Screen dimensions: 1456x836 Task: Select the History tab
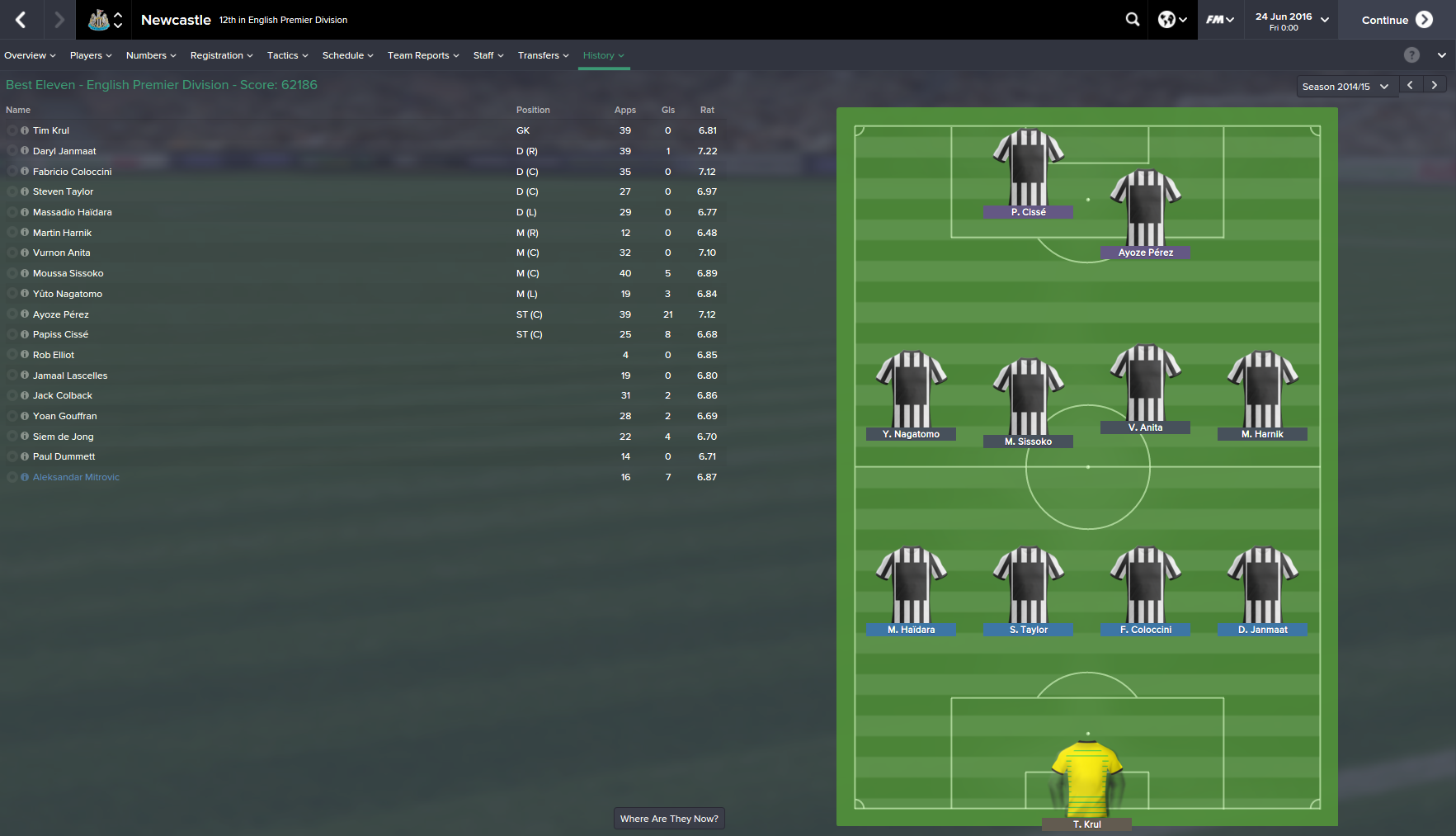[x=603, y=55]
